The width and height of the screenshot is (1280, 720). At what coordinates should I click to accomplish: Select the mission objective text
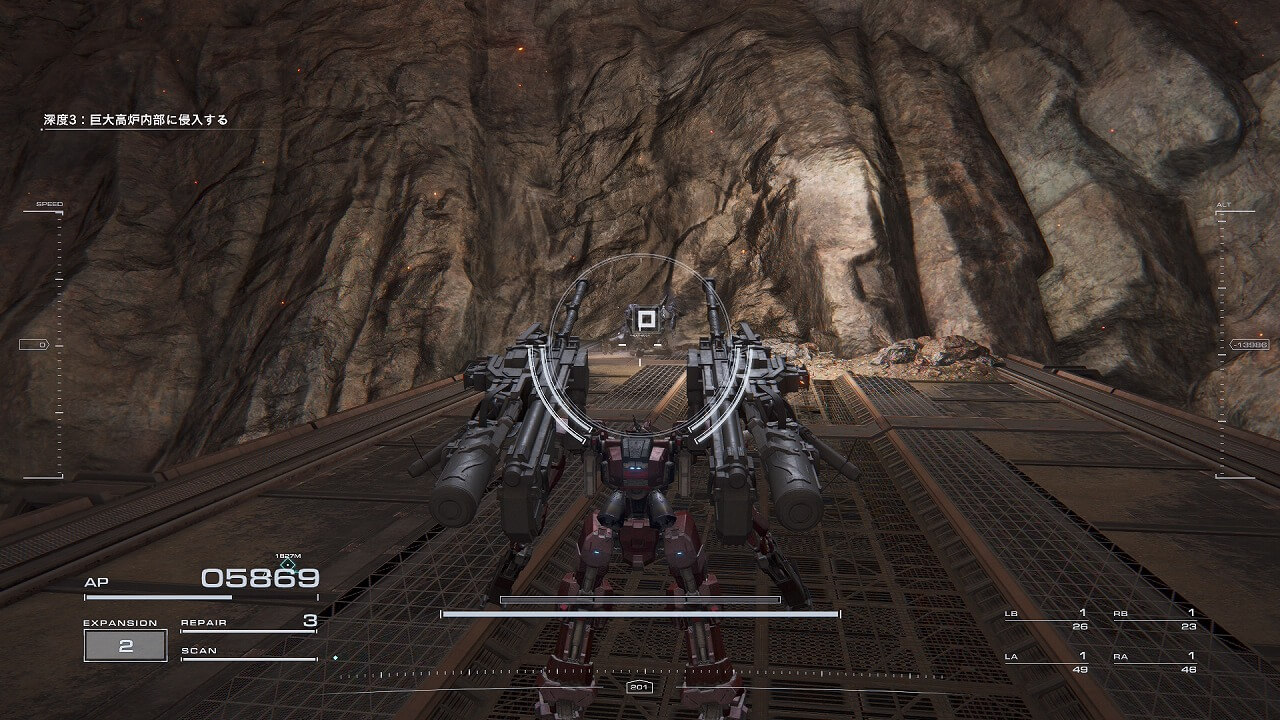coord(135,120)
